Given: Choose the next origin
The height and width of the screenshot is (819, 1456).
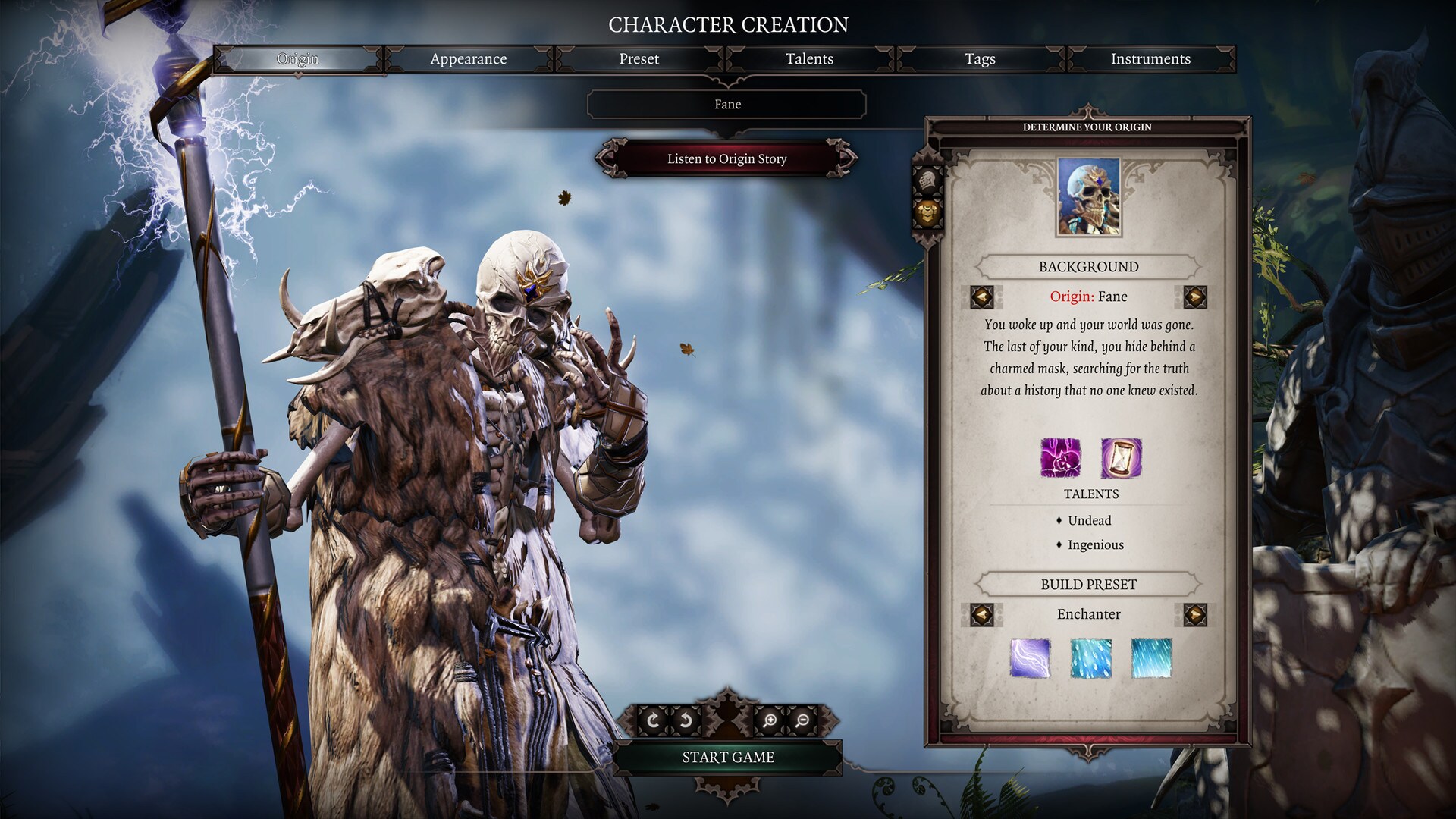Looking at the screenshot, I should [x=1194, y=297].
